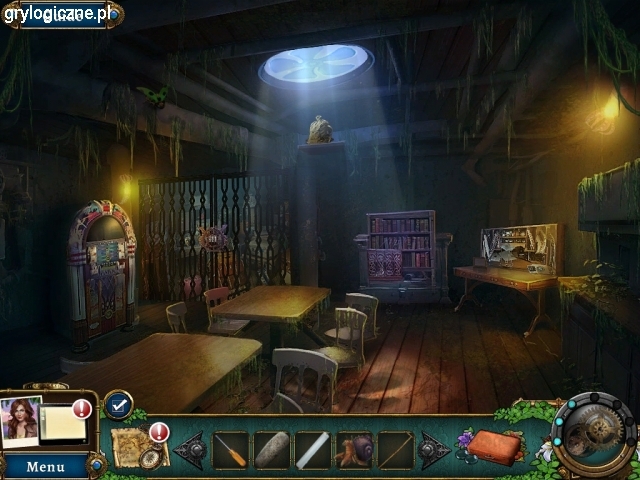
Task: Select the screwdriver in inventory
Action: click(x=230, y=450)
